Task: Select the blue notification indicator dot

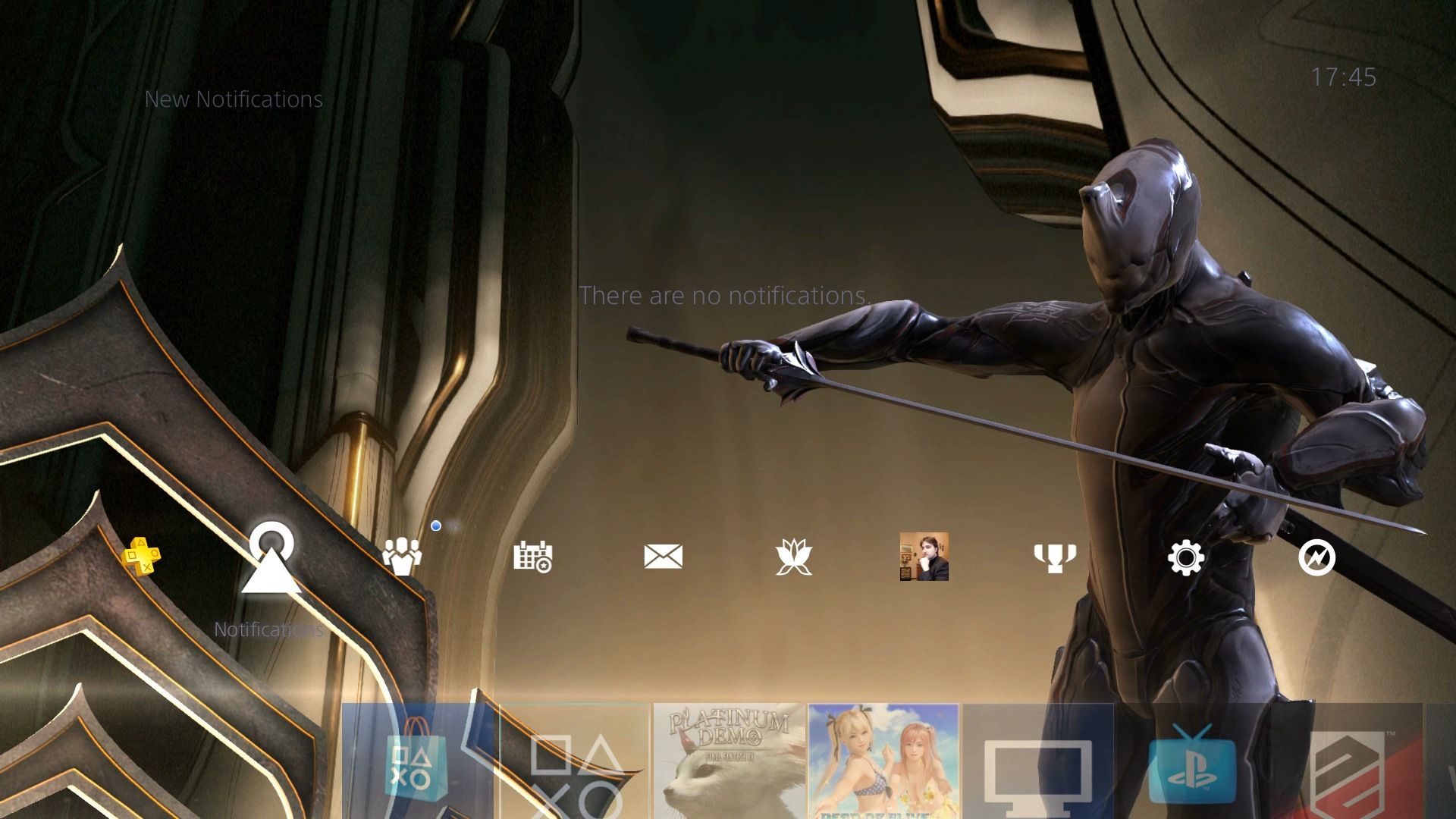Action: point(436,524)
